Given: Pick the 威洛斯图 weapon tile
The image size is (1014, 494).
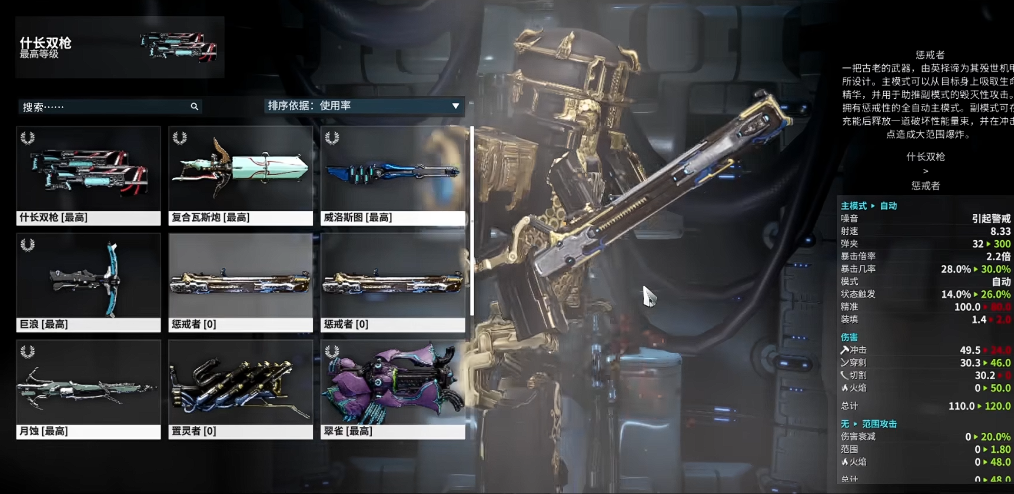Looking at the screenshot, I should click(393, 174).
